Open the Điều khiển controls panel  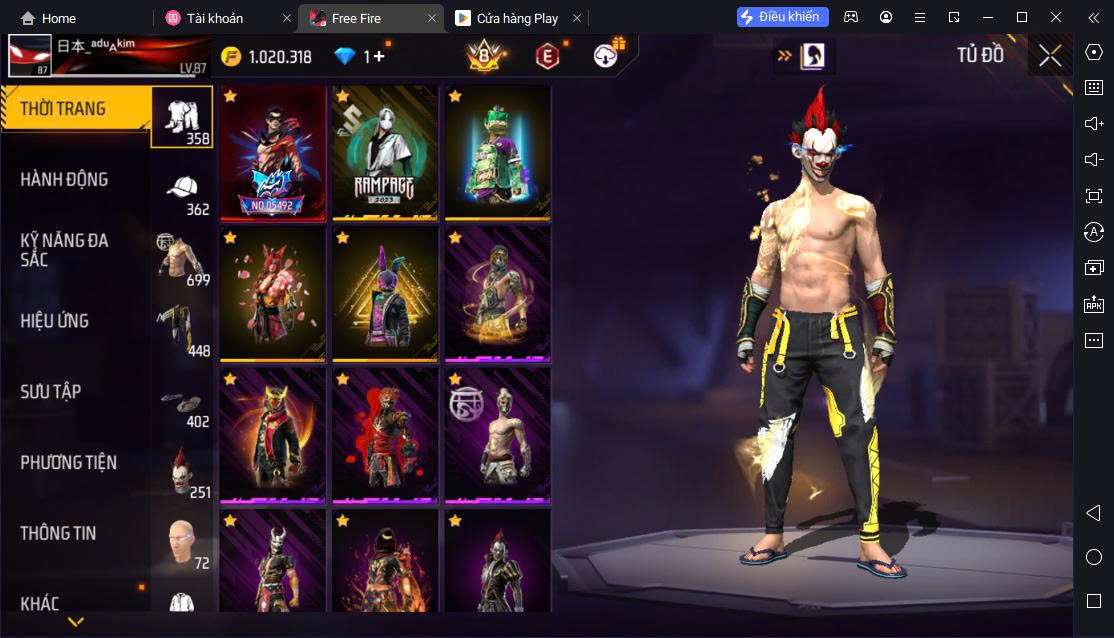(x=783, y=17)
